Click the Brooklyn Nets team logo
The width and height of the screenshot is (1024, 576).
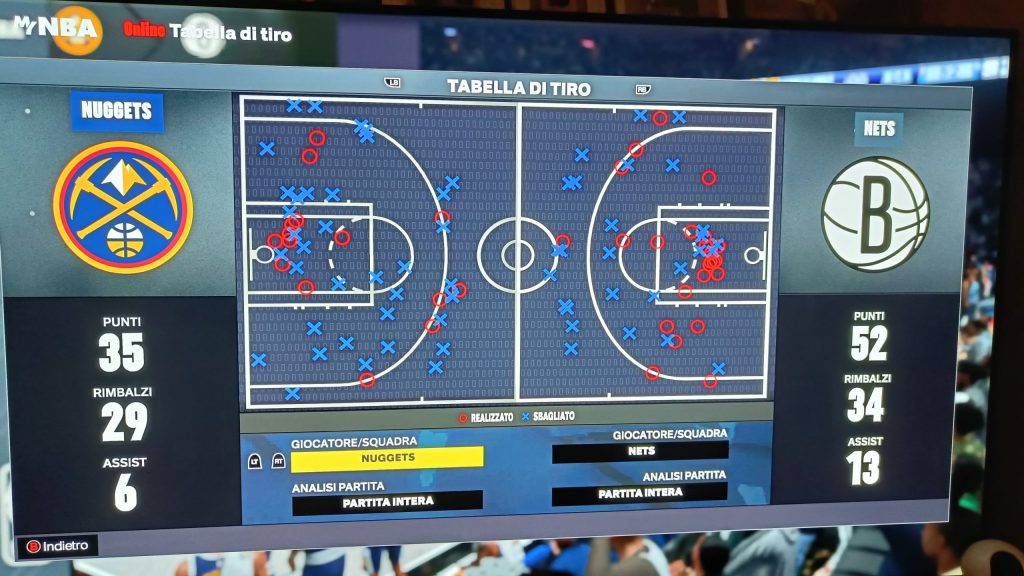tap(875, 214)
